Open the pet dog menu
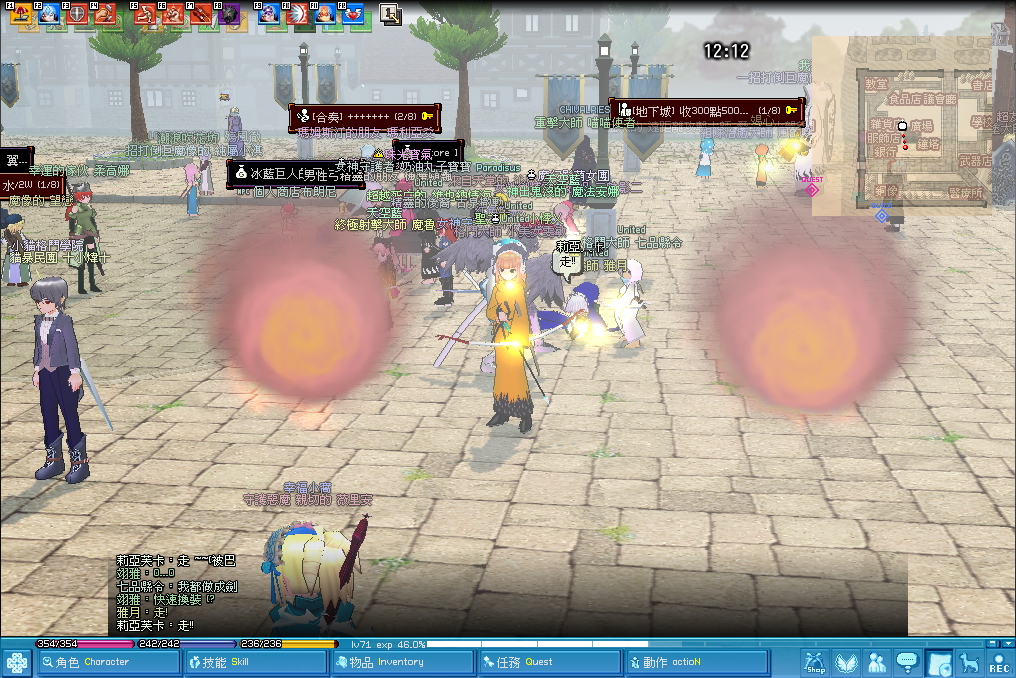 point(968,662)
